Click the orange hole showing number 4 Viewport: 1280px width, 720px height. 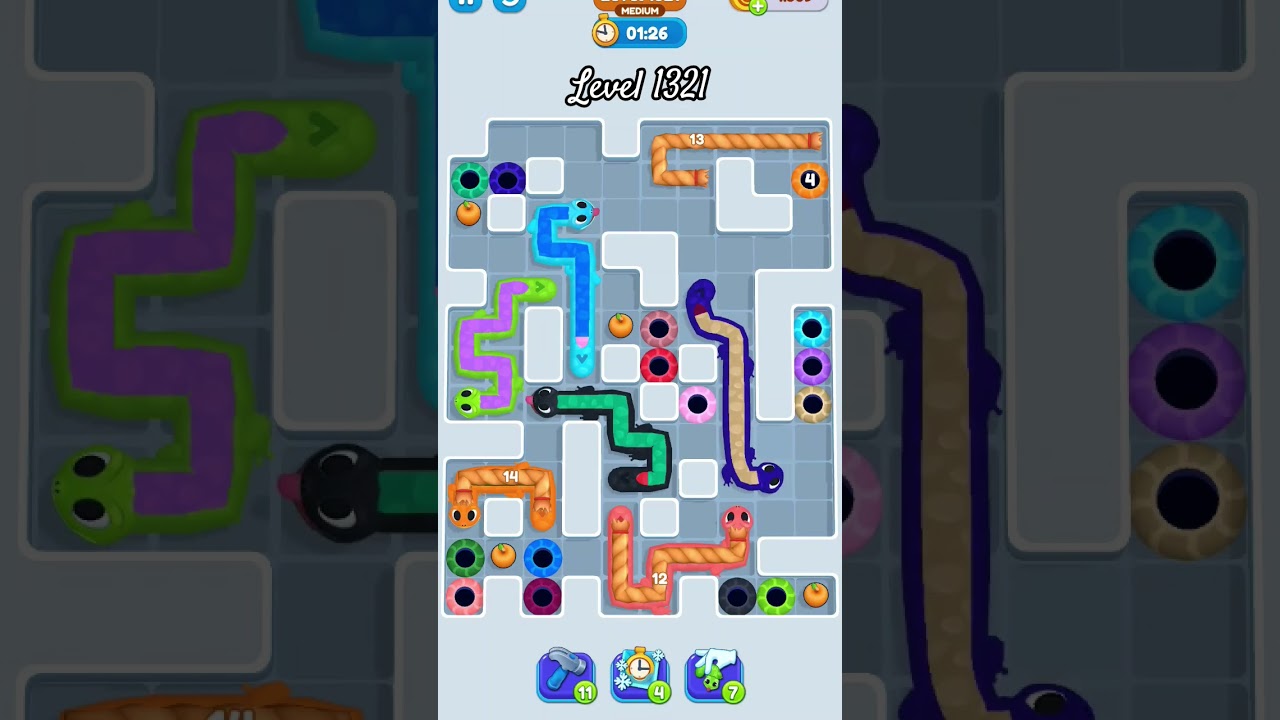[810, 180]
